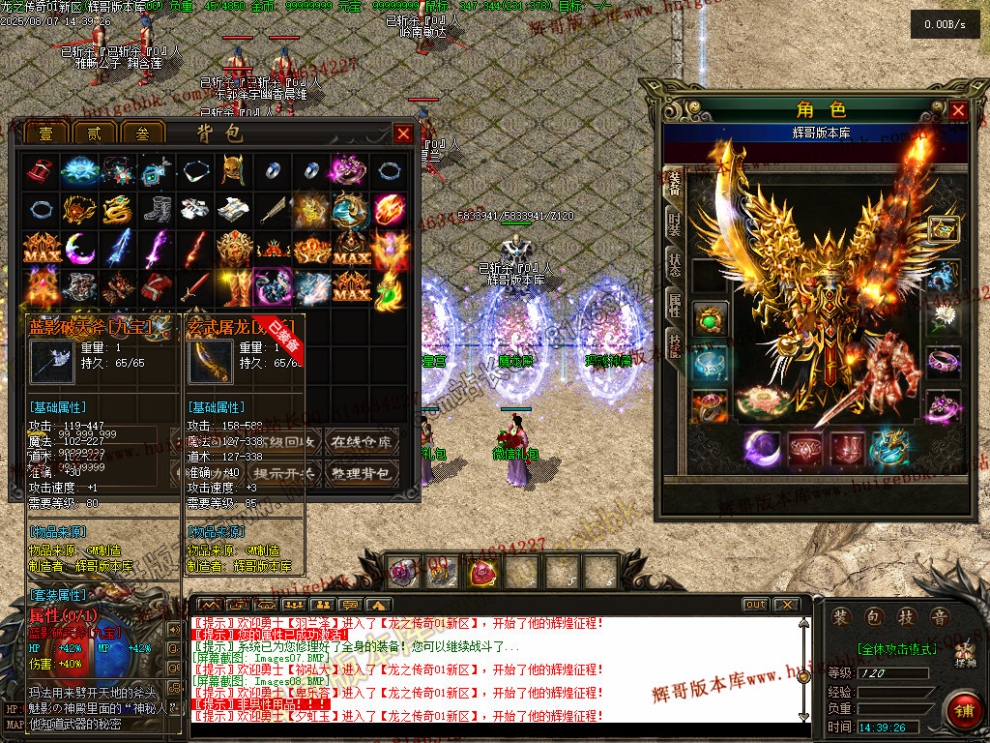This screenshot has width=990, height=743.
Task: Open the 铺 shop button
Action: 964,712
